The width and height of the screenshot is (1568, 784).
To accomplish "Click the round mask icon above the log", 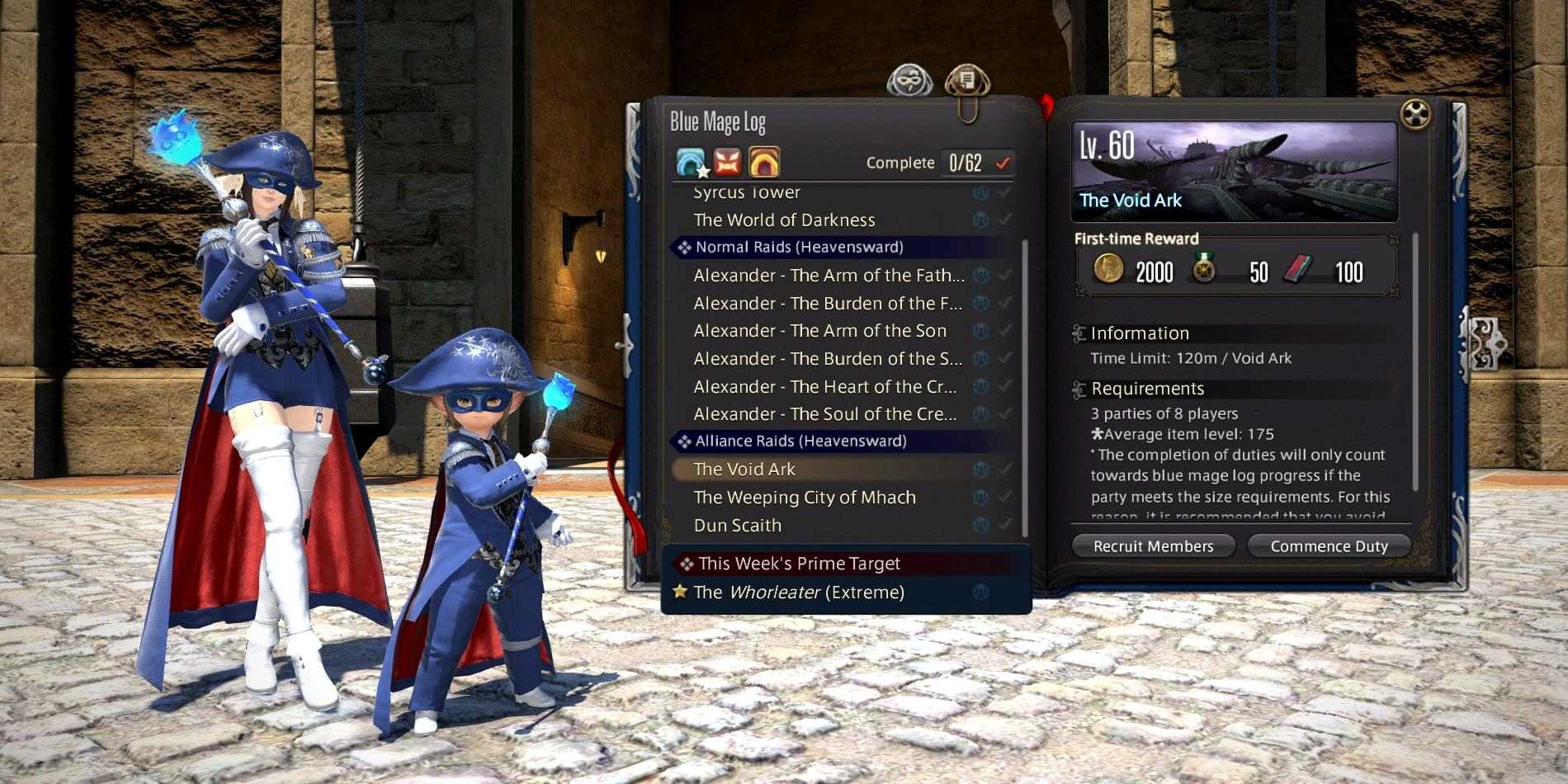I will 909,81.
